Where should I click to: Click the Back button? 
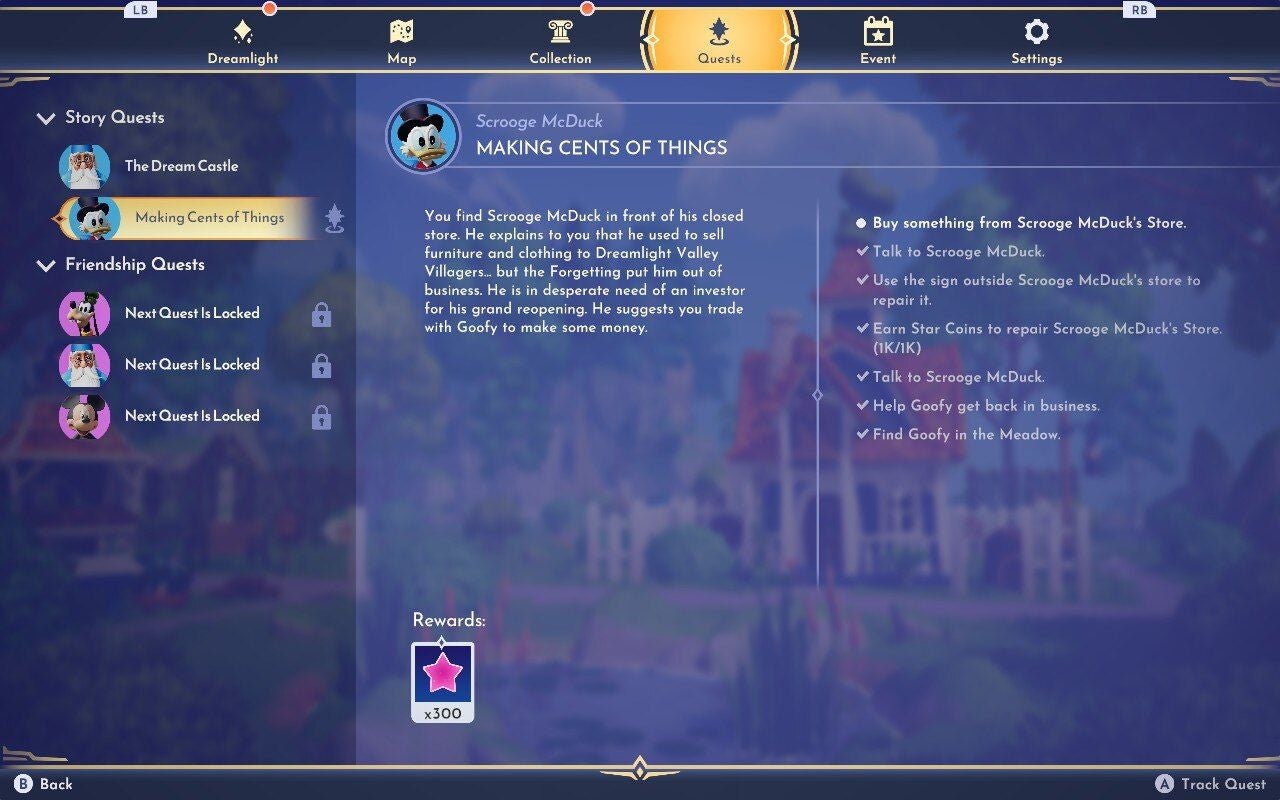(x=40, y=784)
